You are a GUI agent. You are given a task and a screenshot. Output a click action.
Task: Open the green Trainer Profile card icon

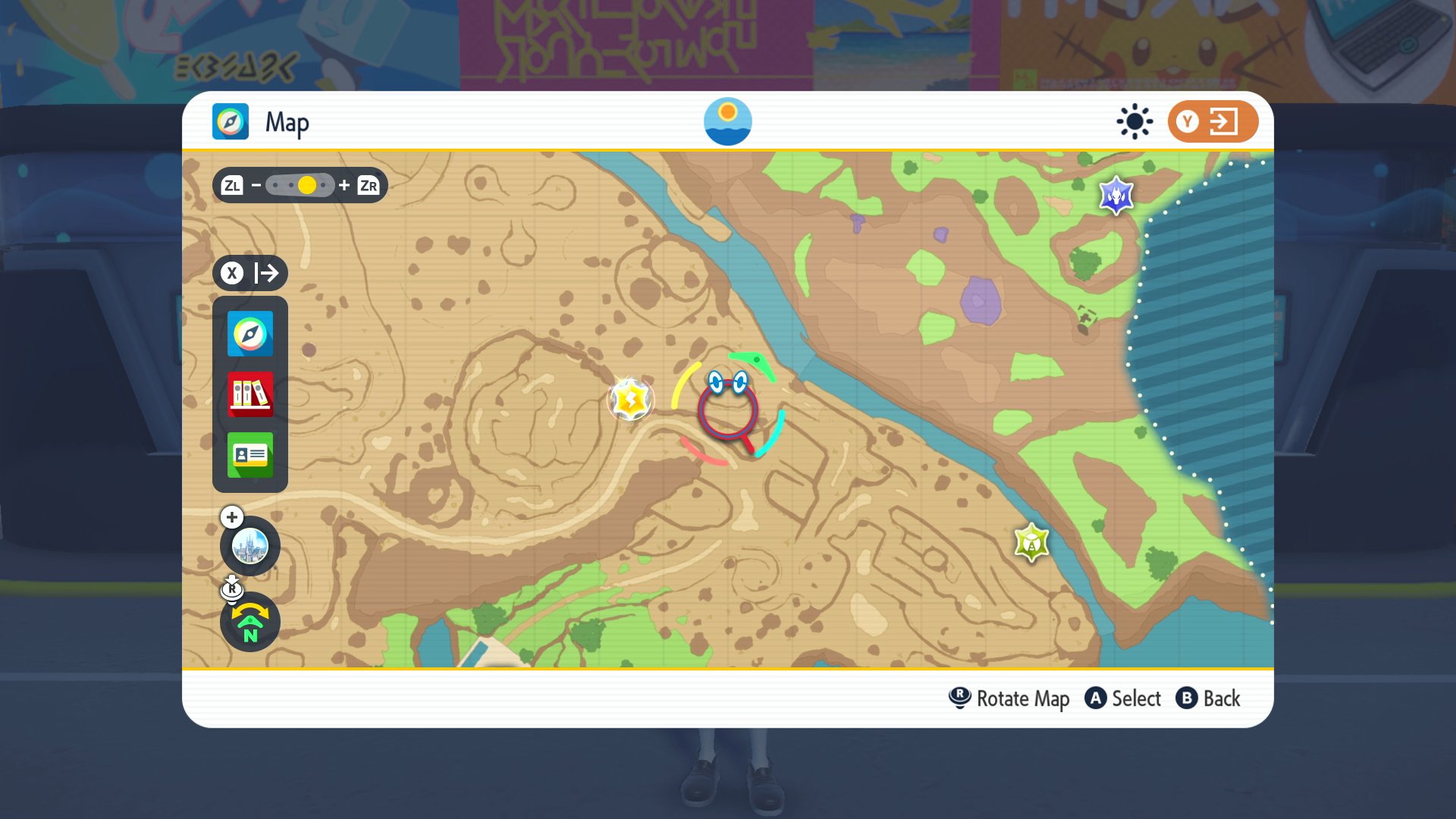tap(249, 453)
